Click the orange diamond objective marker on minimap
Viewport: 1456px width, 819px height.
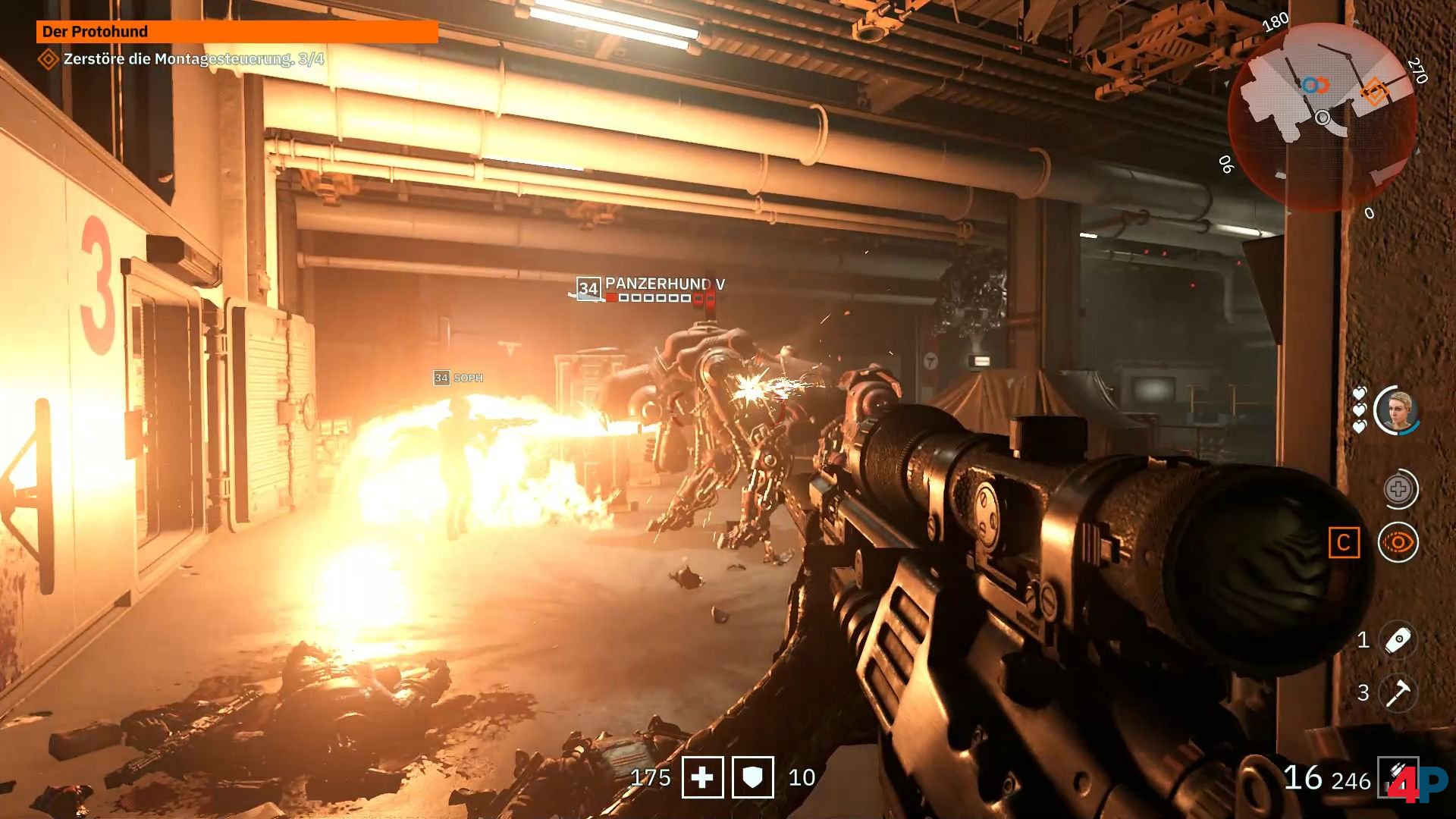(1373, 93)
